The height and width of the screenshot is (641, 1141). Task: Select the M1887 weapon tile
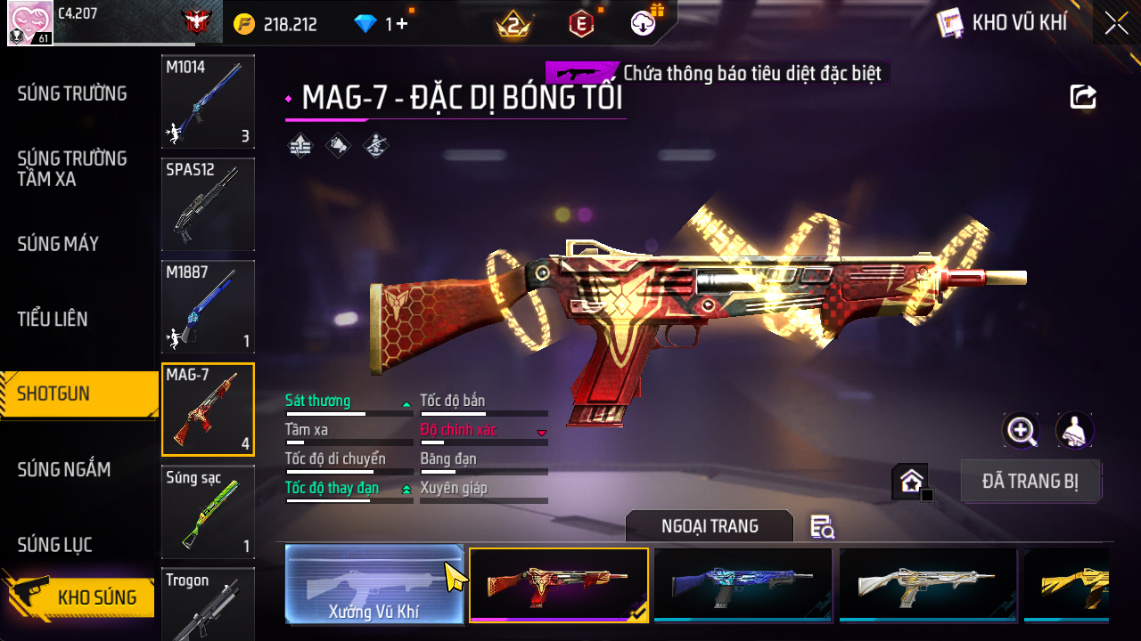click(x=208, y=307)
